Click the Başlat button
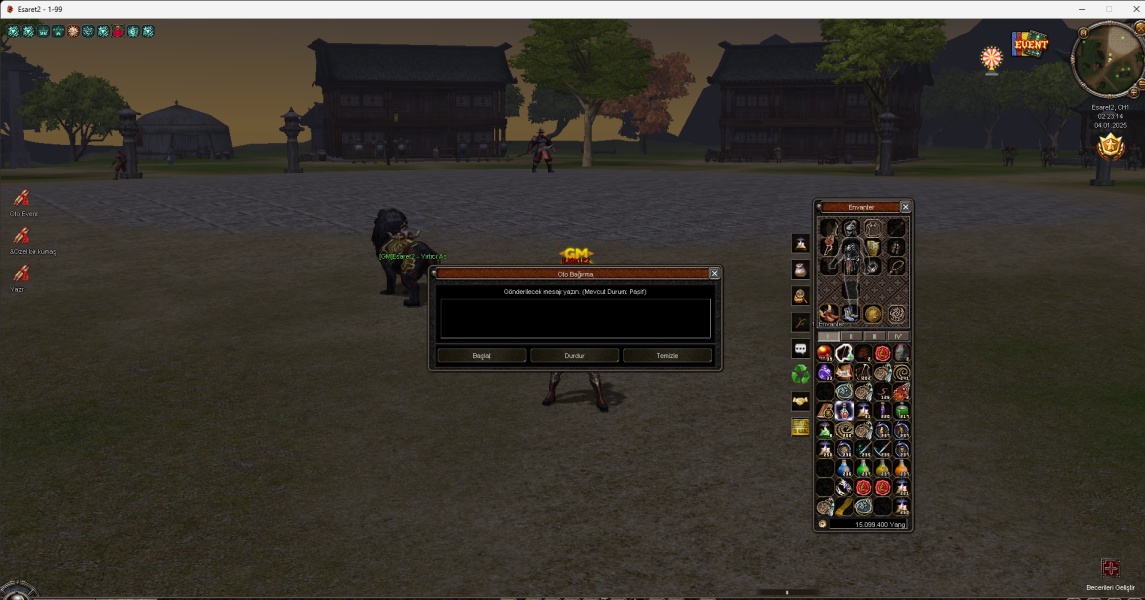 481,355
